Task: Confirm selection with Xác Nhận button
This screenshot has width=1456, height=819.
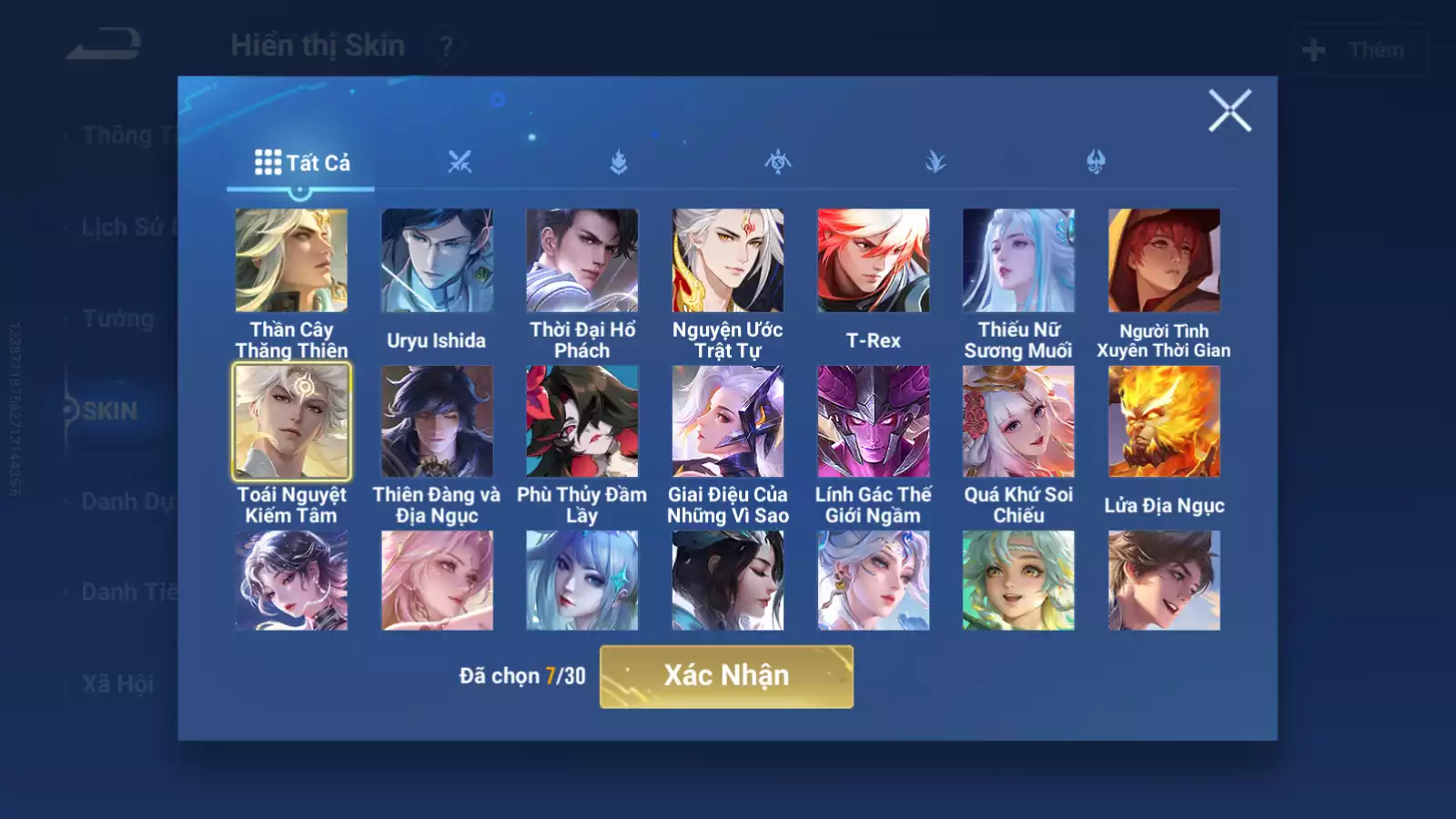Action: [726, 676]
